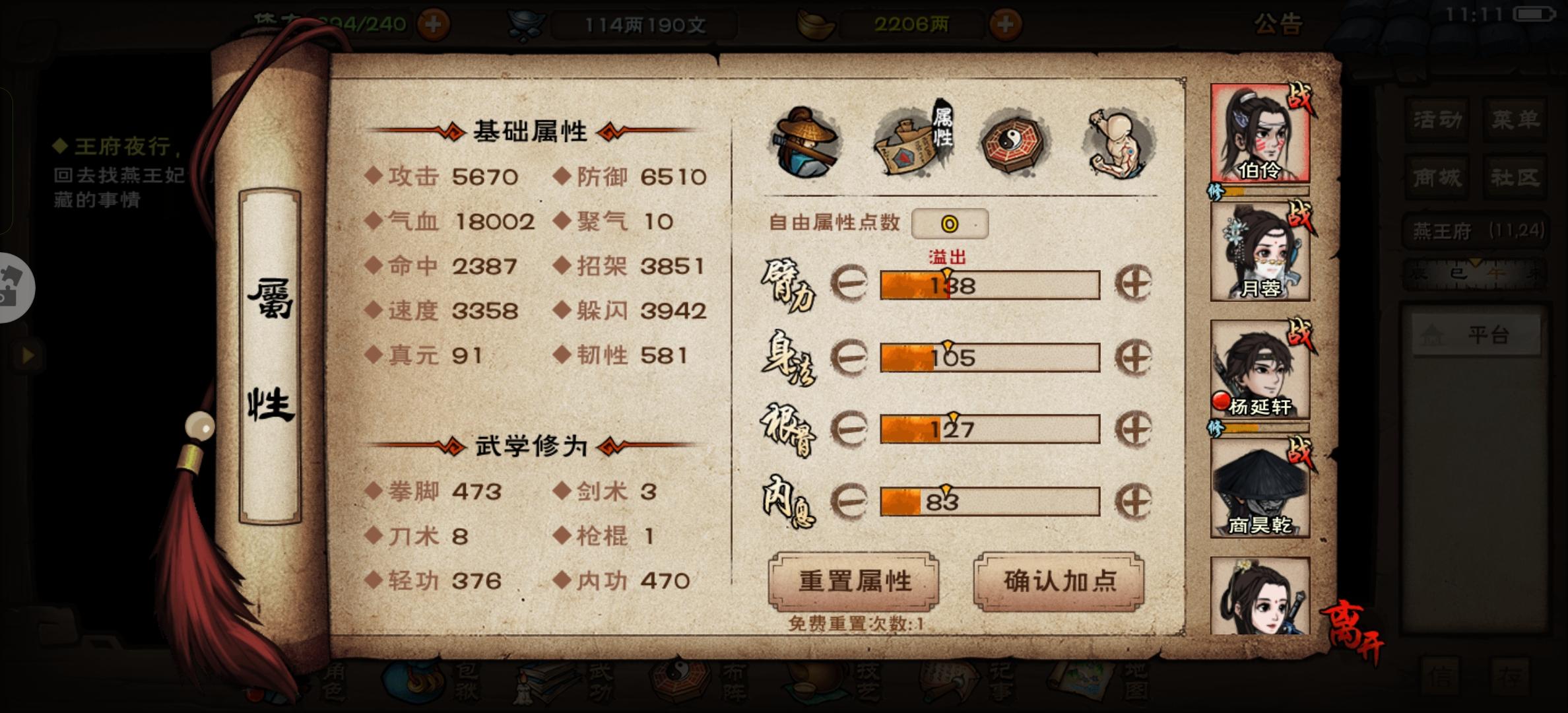Open the 商城 shop
The height and width of the screenshot is (713, 1568).
tap(1437, 177)
